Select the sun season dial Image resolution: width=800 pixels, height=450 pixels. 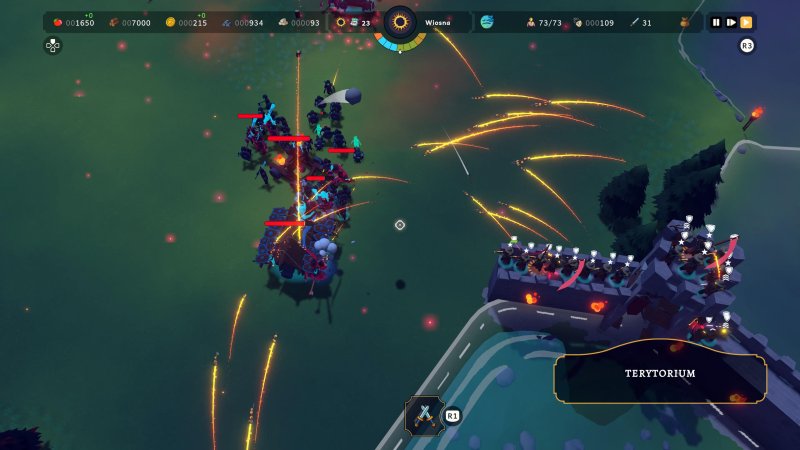400,22
